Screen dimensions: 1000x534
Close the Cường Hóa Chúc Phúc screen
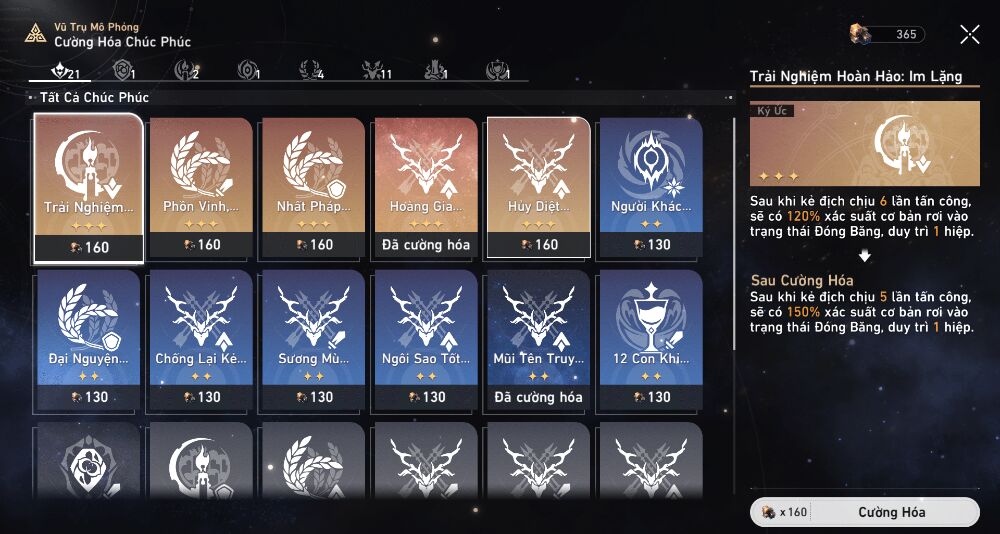point(969,35)
